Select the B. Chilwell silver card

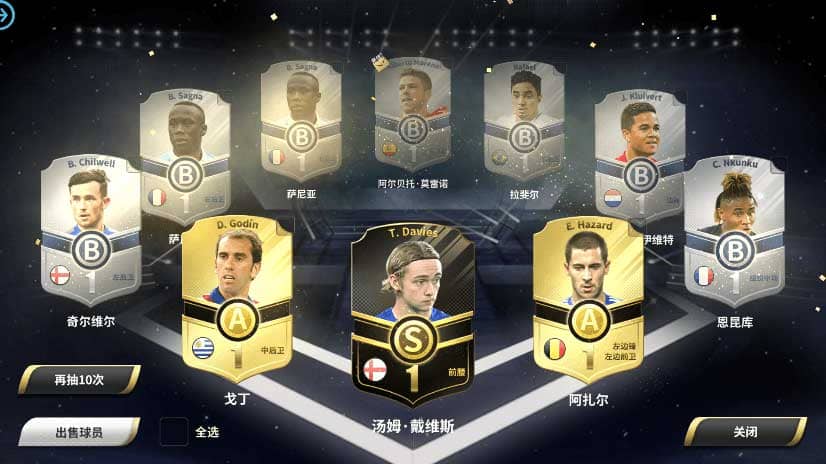click(90, 230)
